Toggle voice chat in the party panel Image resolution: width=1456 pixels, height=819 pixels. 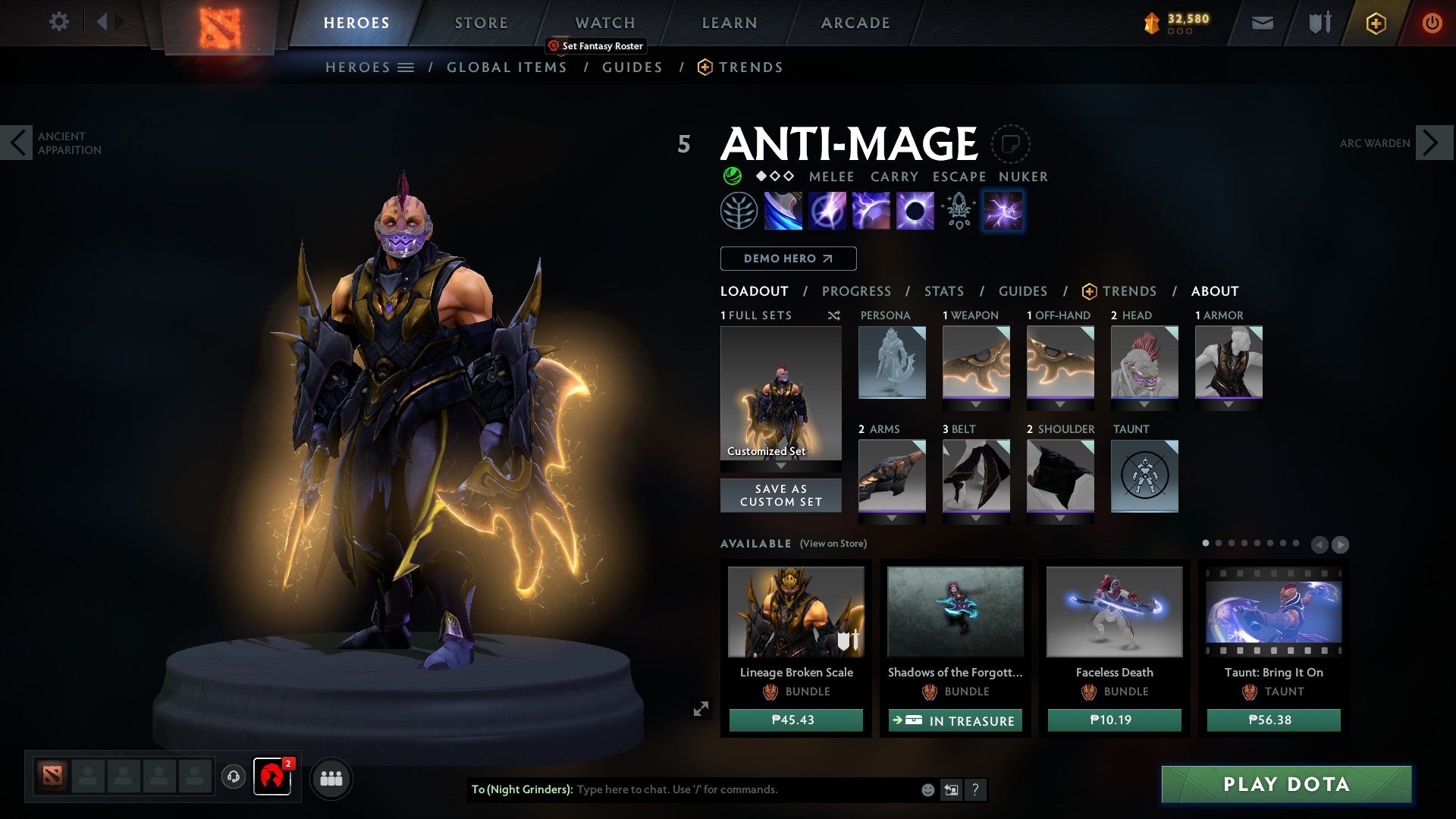coord(234,777)
